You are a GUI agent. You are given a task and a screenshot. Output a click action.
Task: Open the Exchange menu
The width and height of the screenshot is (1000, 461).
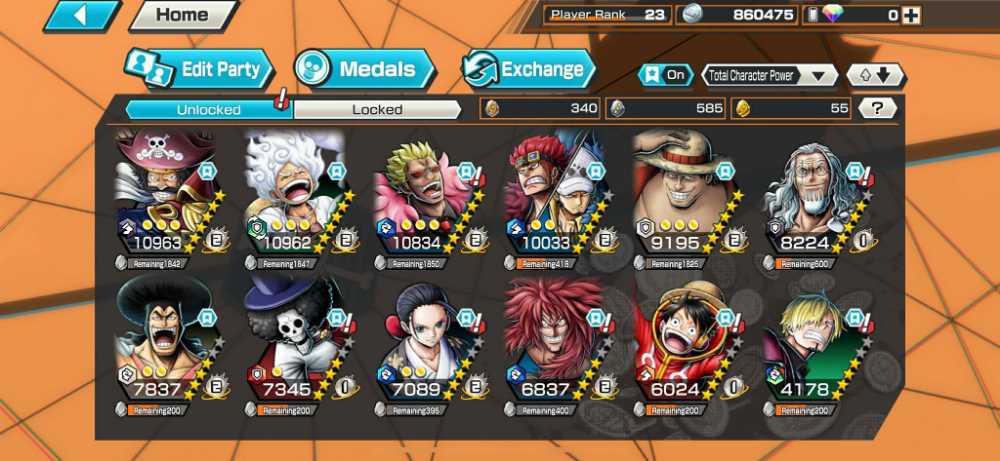(528, 69)
